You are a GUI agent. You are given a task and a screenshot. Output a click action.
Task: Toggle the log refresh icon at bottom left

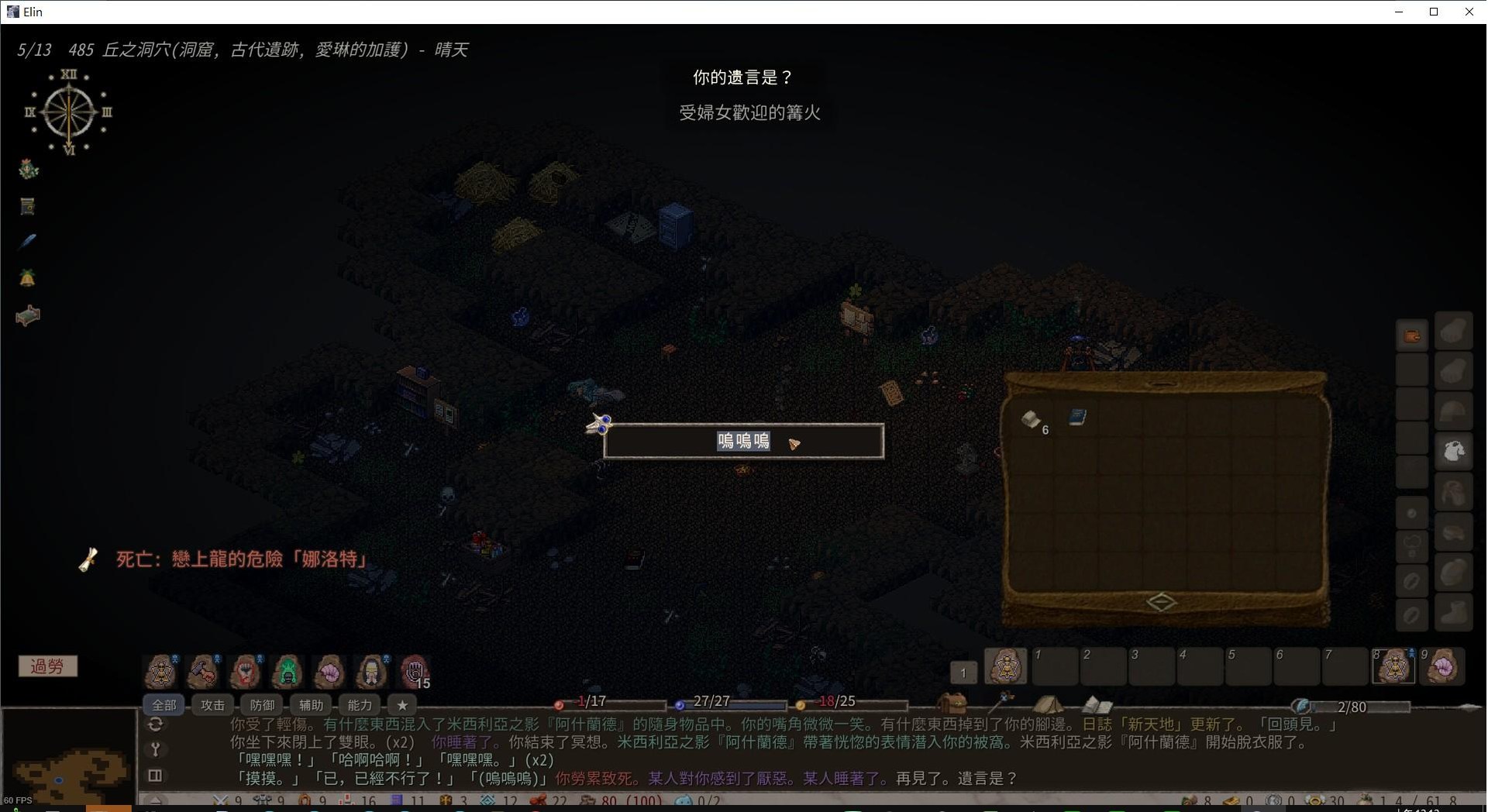tap(155, 724)
